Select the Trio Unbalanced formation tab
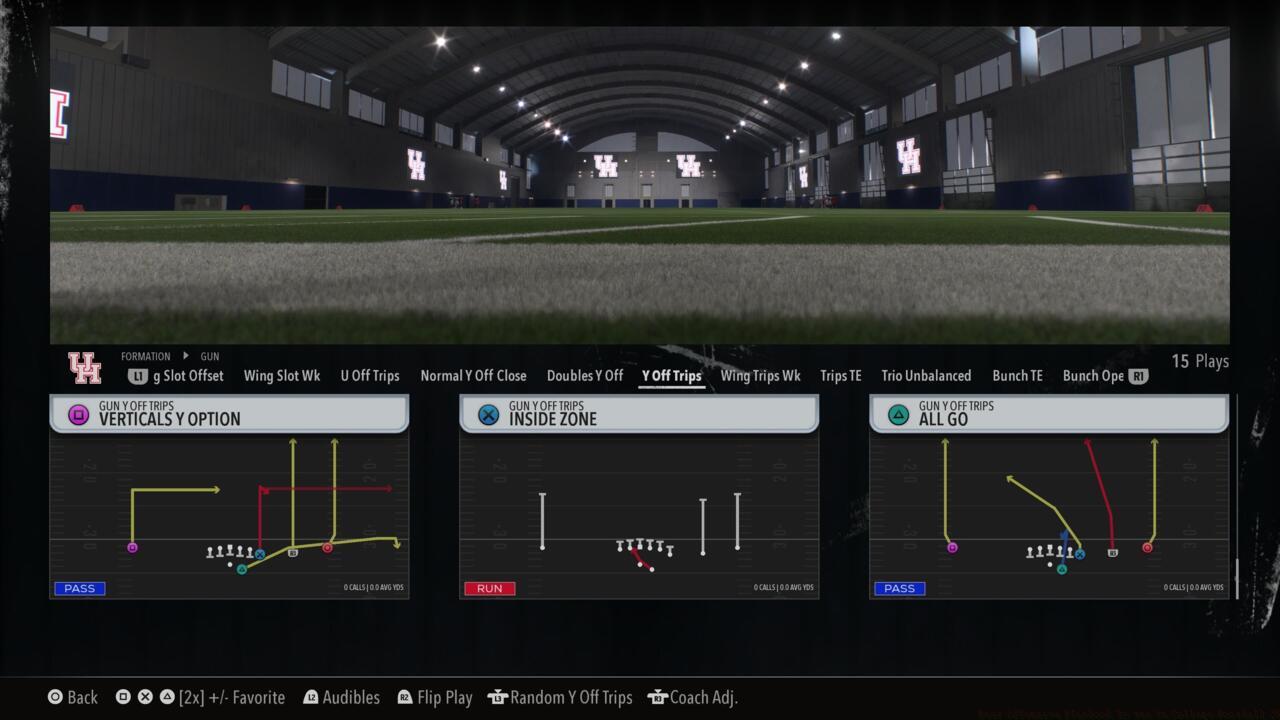The width and height of the screenshot is (1280, 720). coord(926,376)
